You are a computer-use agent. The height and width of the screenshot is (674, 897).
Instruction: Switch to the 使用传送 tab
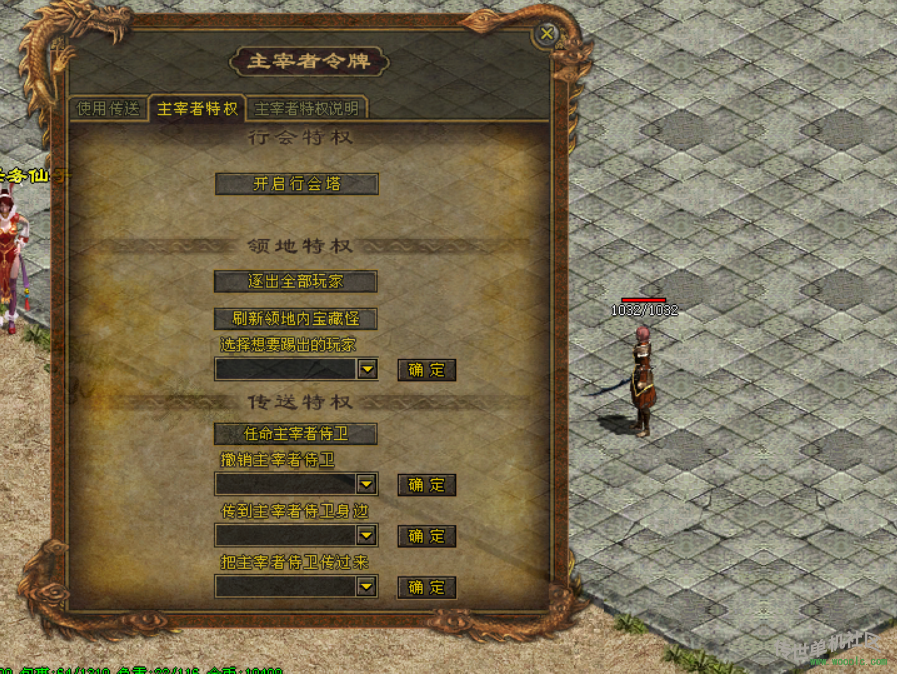(x=109, y=109)
